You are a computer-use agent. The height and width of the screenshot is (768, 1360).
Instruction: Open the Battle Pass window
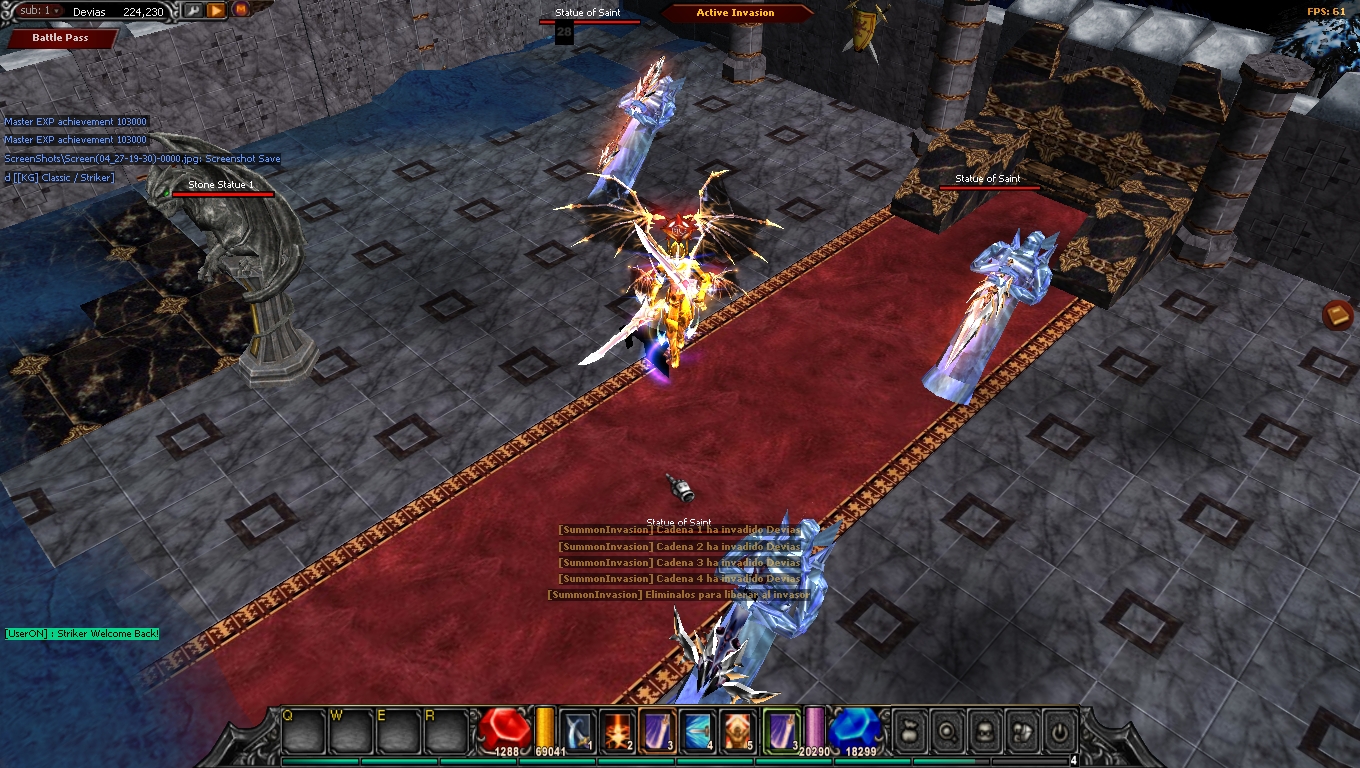click(x=58, y=38)
